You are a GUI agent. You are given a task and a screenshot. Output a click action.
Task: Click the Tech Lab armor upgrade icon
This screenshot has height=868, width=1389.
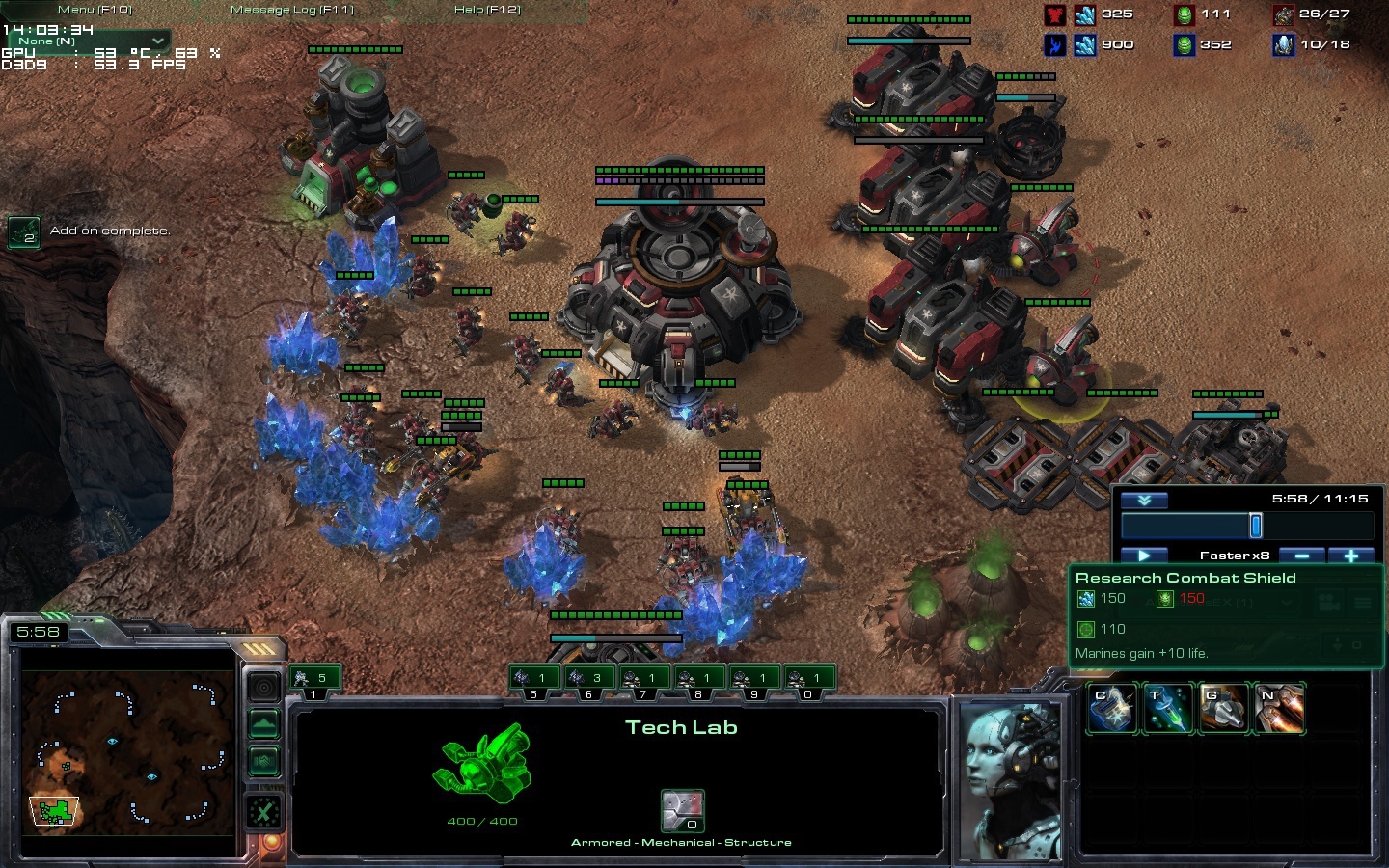682,811
